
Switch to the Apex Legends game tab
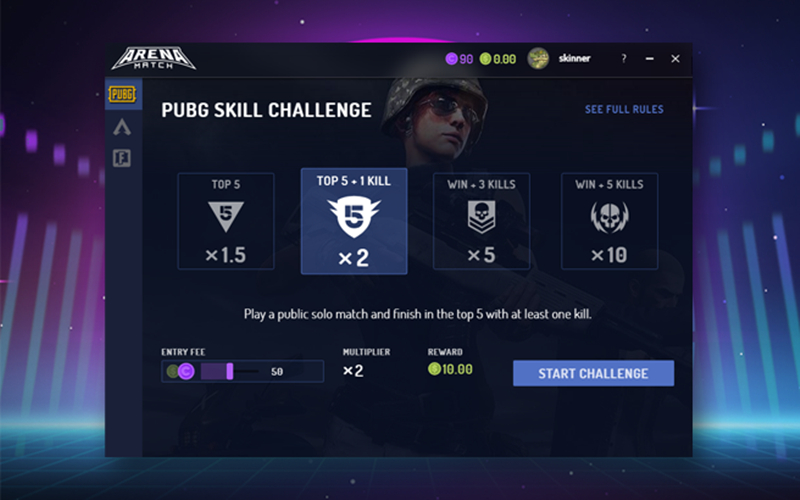pyautogui.click(x=122, y=127)
